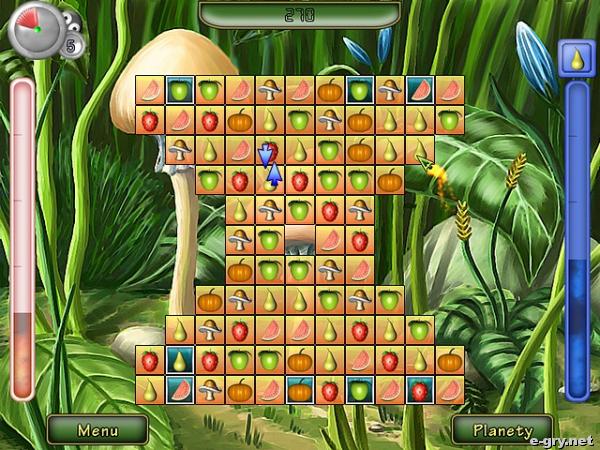The width and height of the screenshot is (600, 450).
Task: Click the Planety button
Action: [x=503, y=430]
